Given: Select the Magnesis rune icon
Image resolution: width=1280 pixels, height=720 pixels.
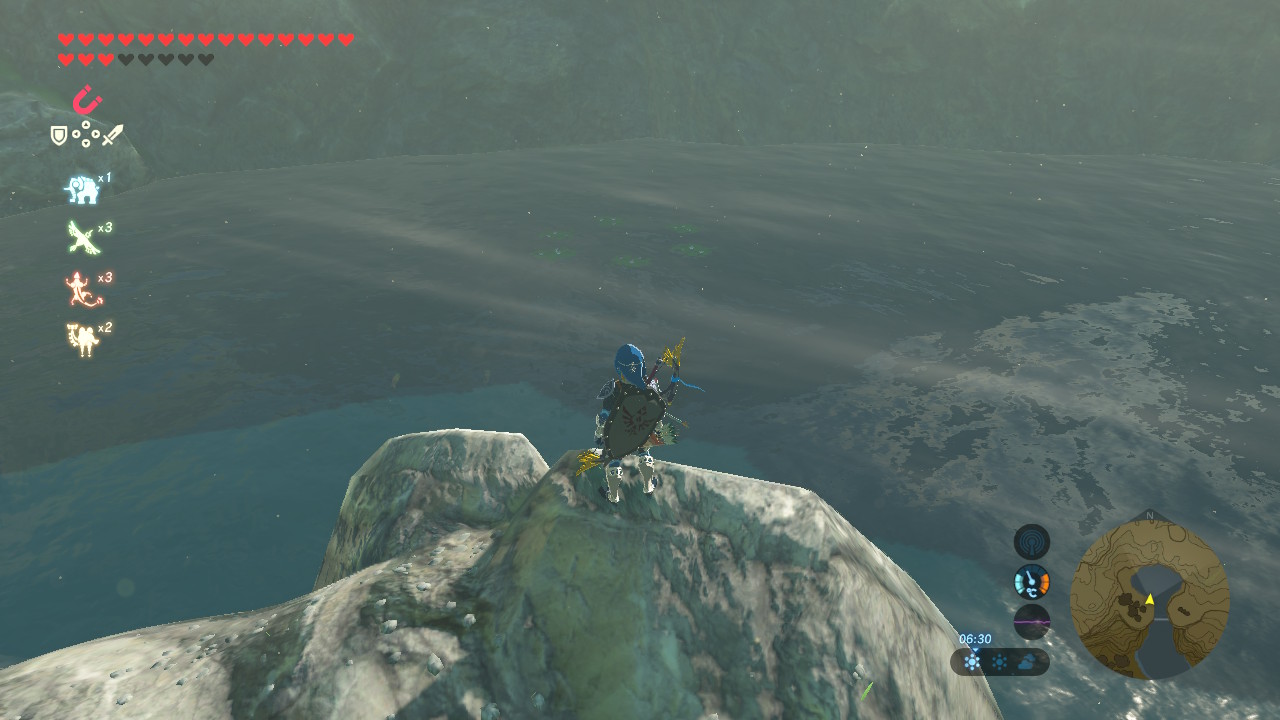Looking at the screenshot, I should coord(87,101).
